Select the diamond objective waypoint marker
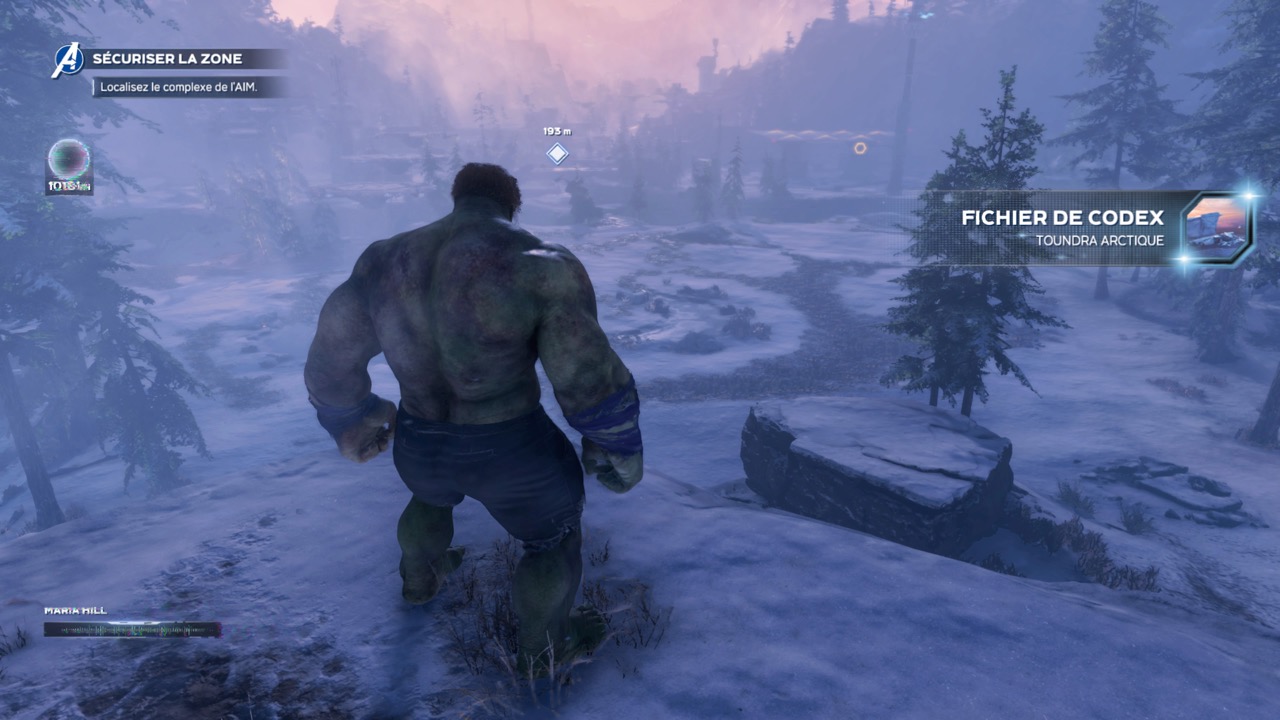 (557, 153)
